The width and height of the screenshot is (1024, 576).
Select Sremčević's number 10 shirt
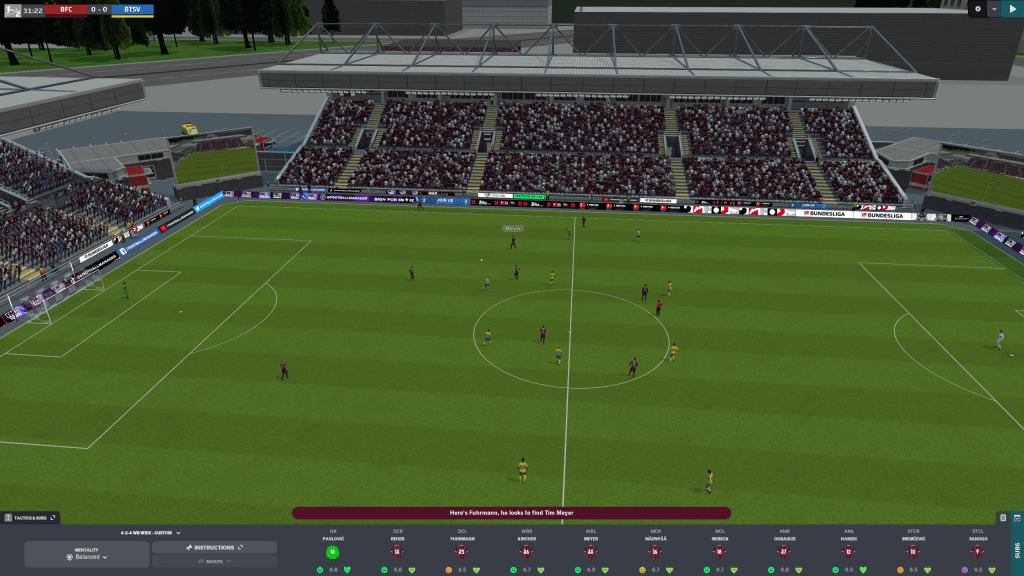tap(913, 551)
